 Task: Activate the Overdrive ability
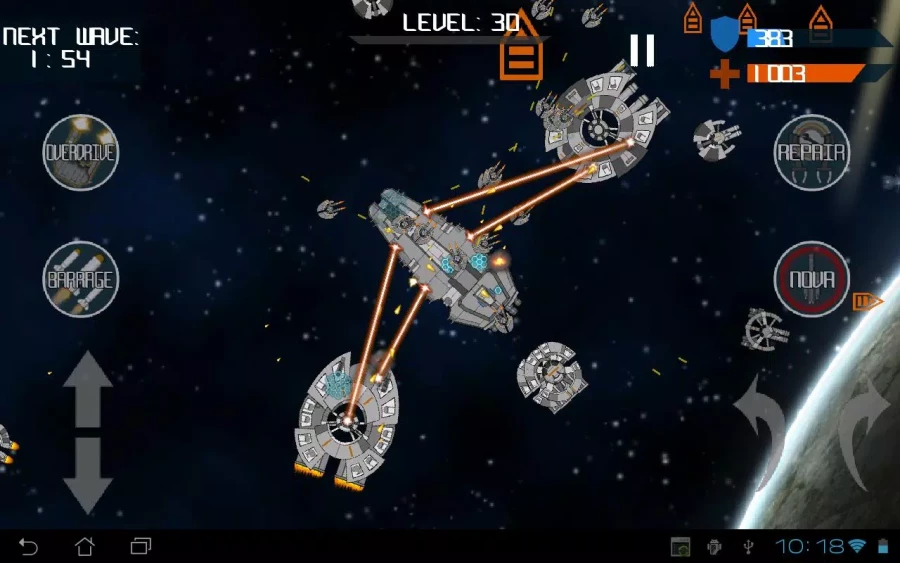[x=81, y=153]
